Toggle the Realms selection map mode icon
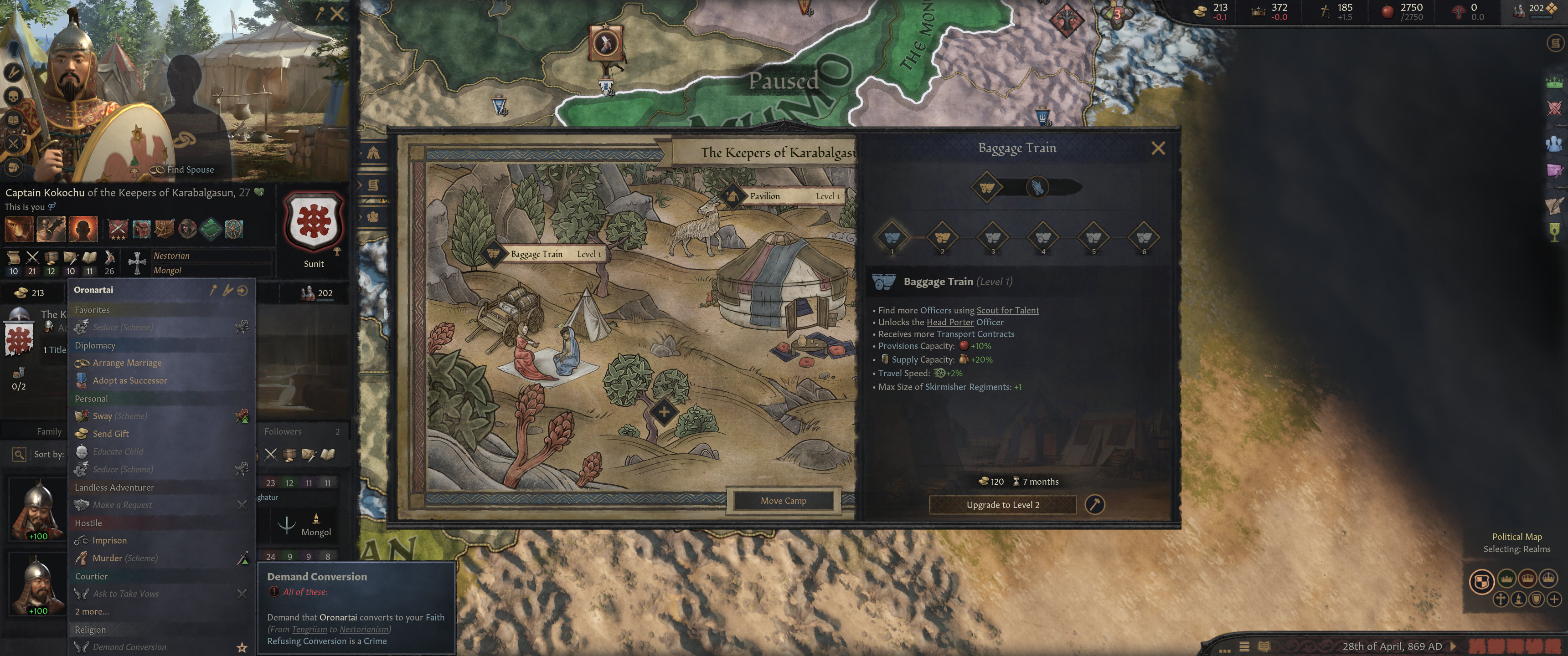Image resolution: width=1568 pixels, height=656 pixels. 1482,581
